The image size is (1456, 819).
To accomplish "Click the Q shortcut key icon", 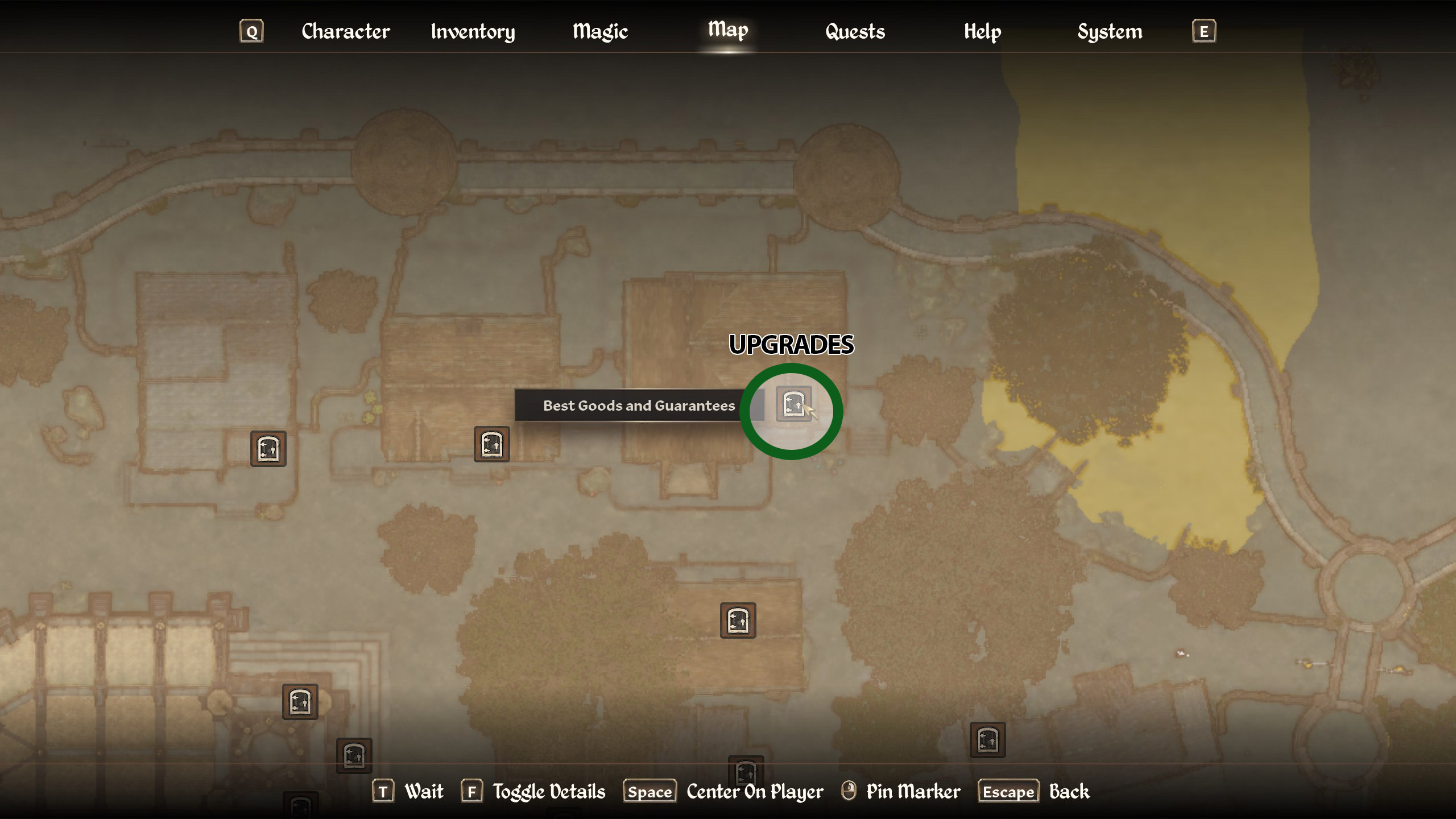I will [x=251, y=31].
